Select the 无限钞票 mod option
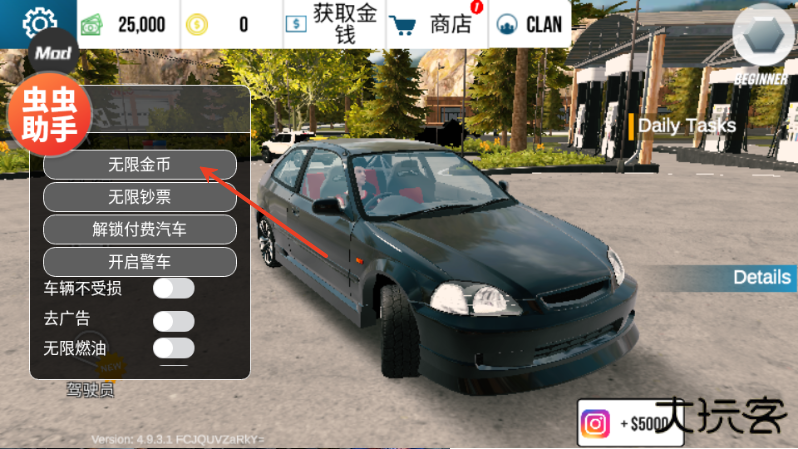The height and width of the screenshot is (449, 798). point(139,197)
